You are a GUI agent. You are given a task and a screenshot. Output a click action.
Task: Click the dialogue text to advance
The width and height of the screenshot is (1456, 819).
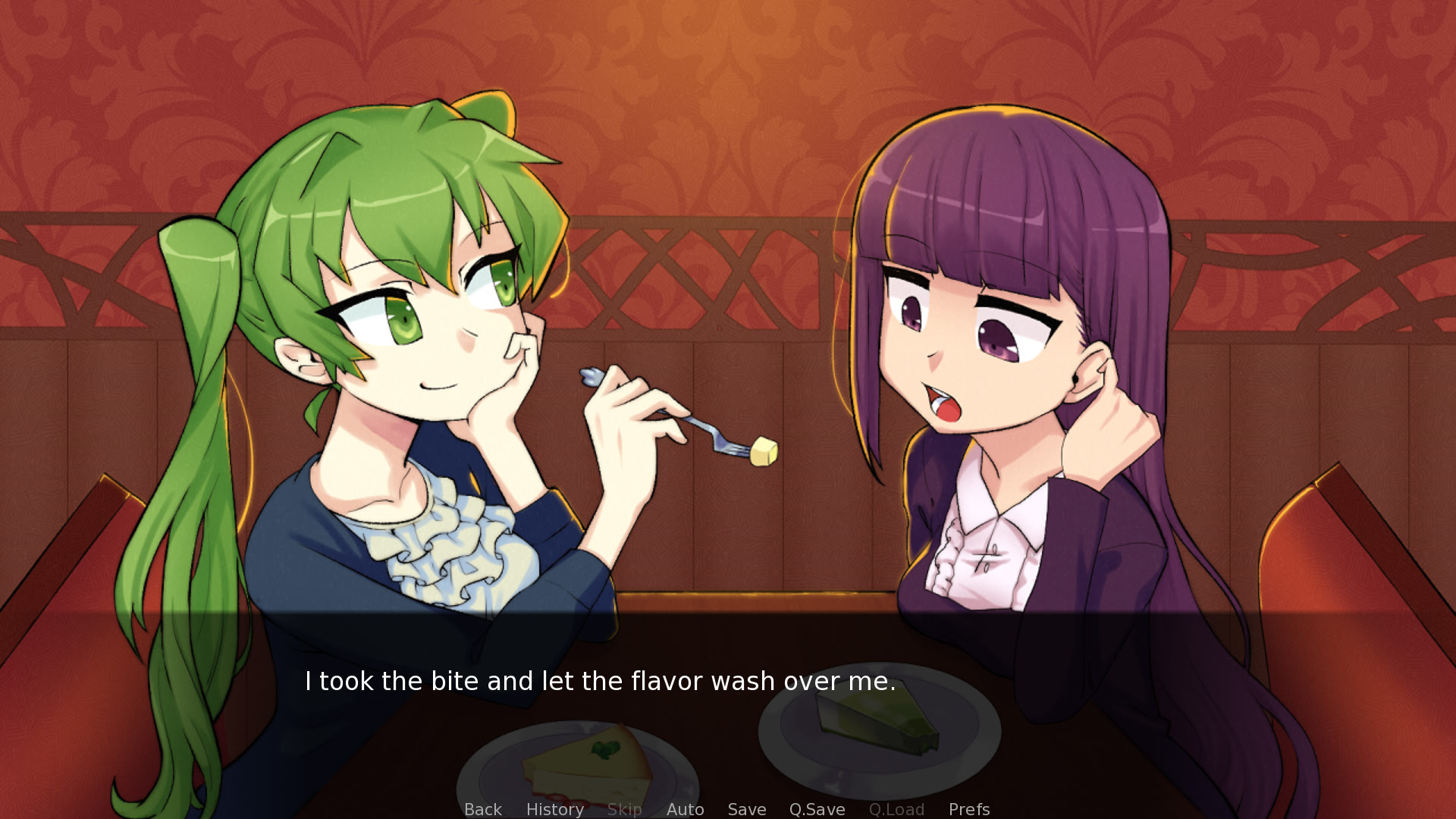[599, 682]
